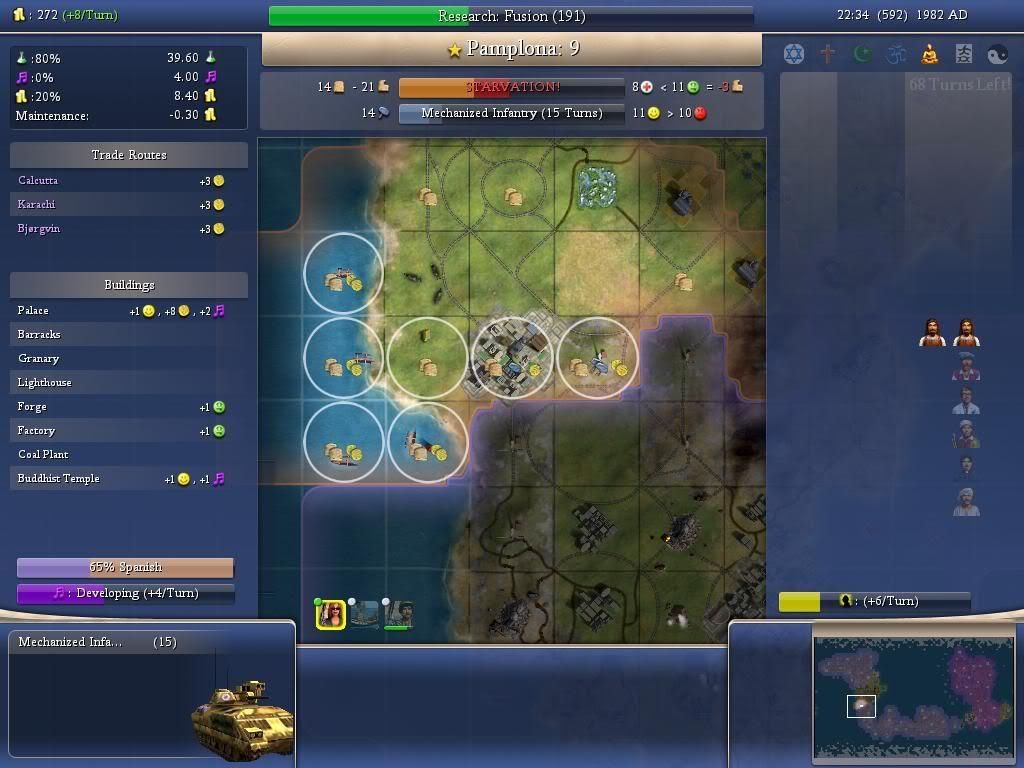Click the golden Buddhism religion icon
1024x768 pixels.
pyautogui.click(x=930, y=53)
